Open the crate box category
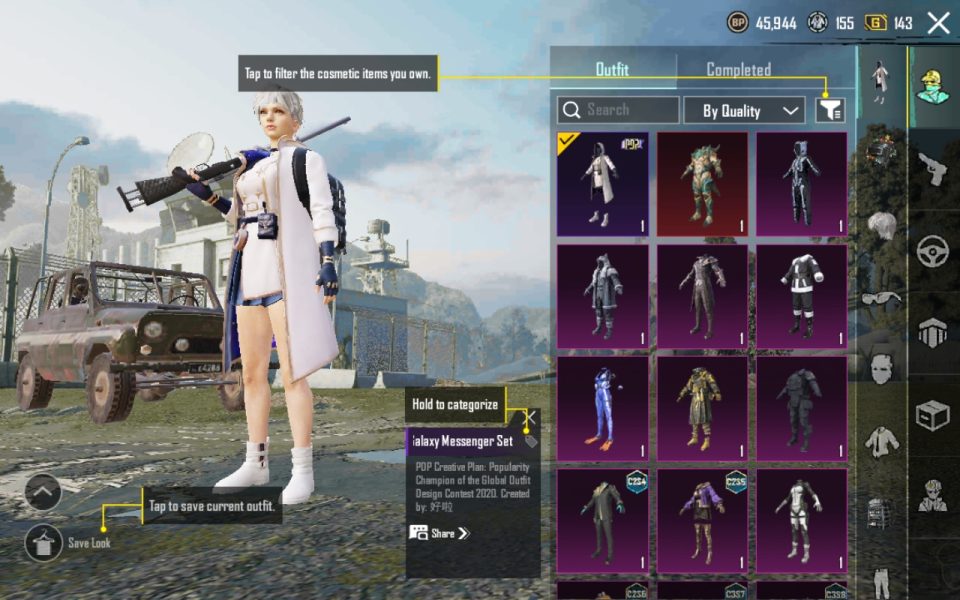Screen dimensions: 960x600 (933, 415)
